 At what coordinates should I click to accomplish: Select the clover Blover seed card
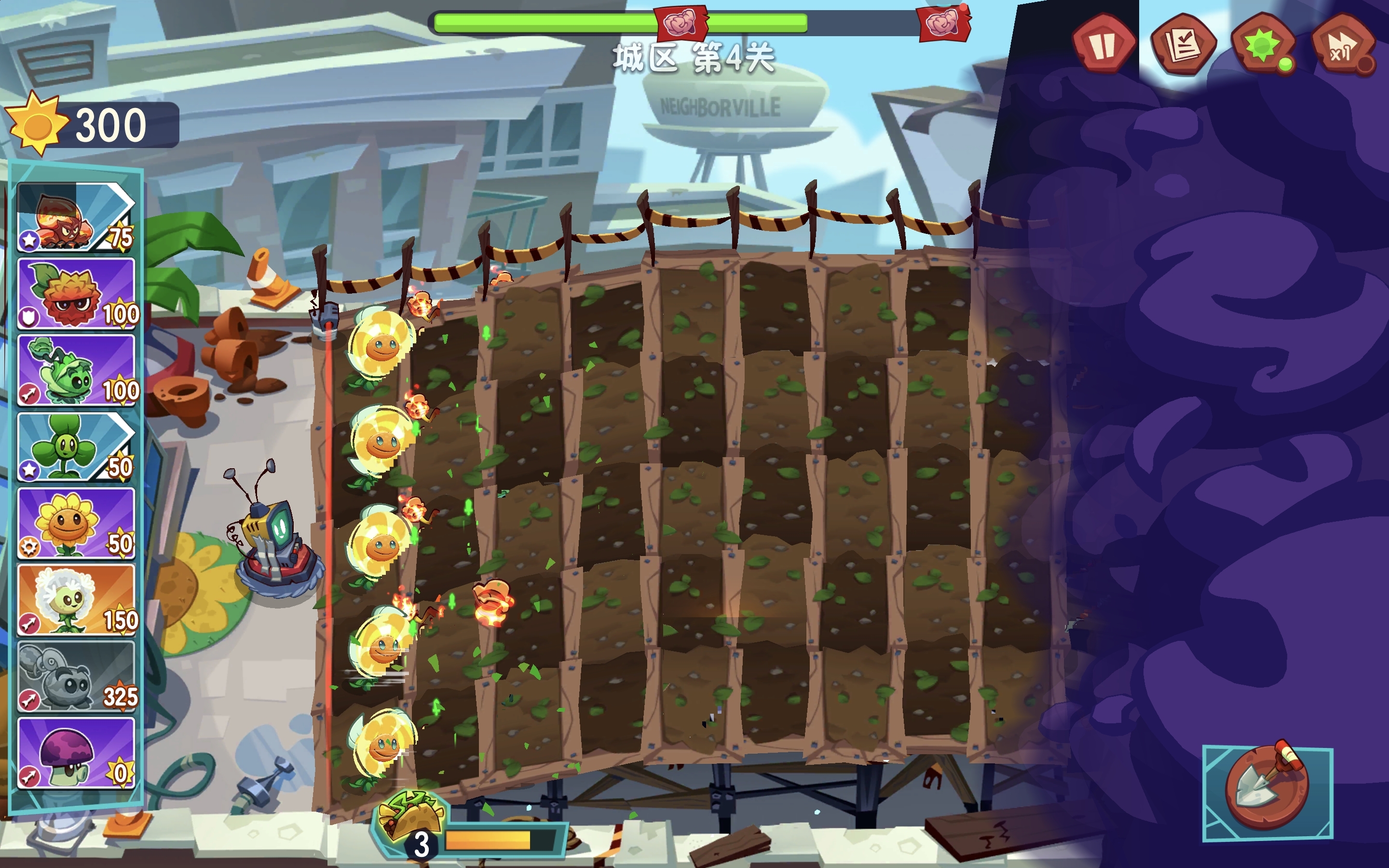click(76, 447)
